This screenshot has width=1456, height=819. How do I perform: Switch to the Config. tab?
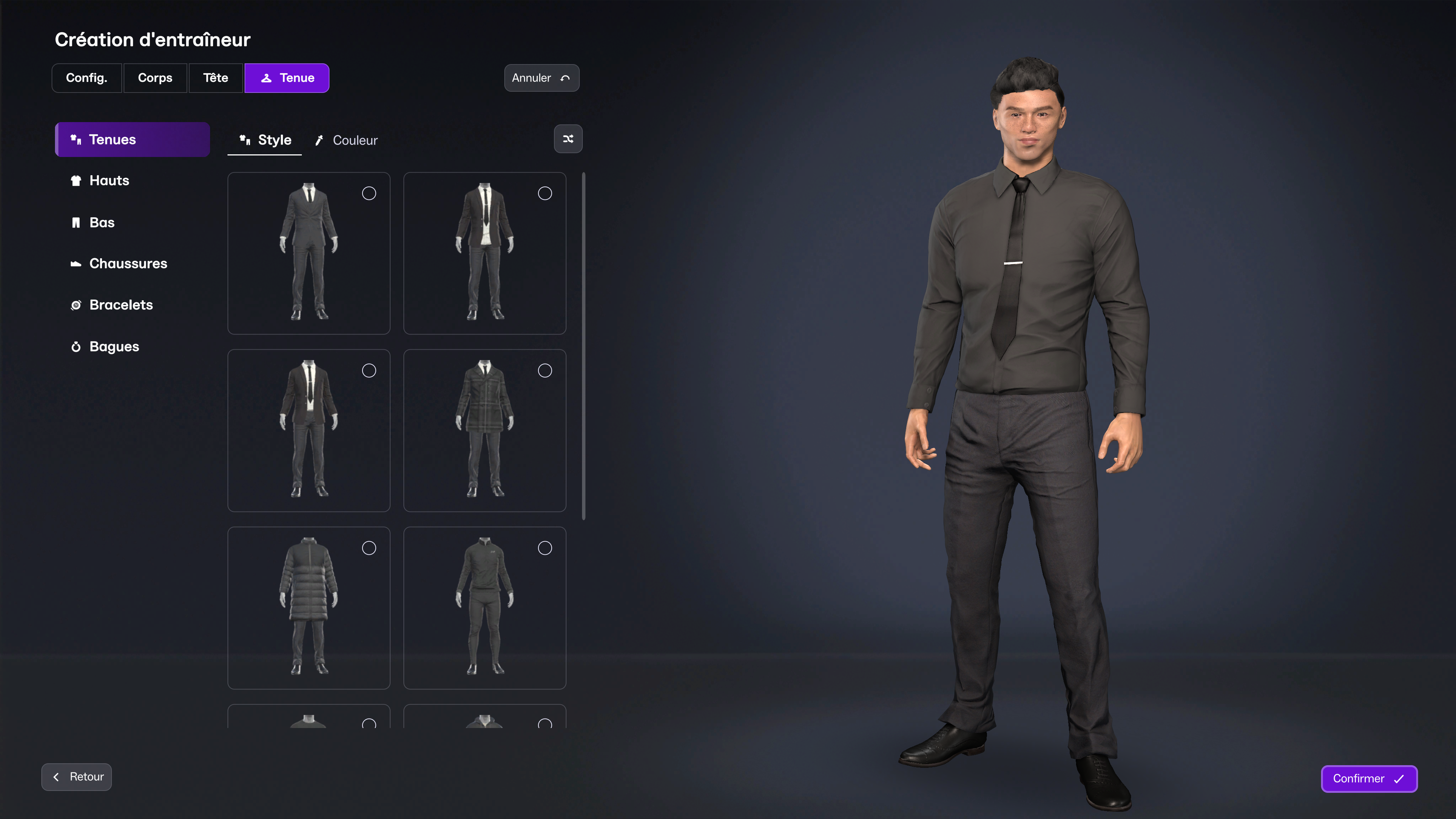point(86,77)
